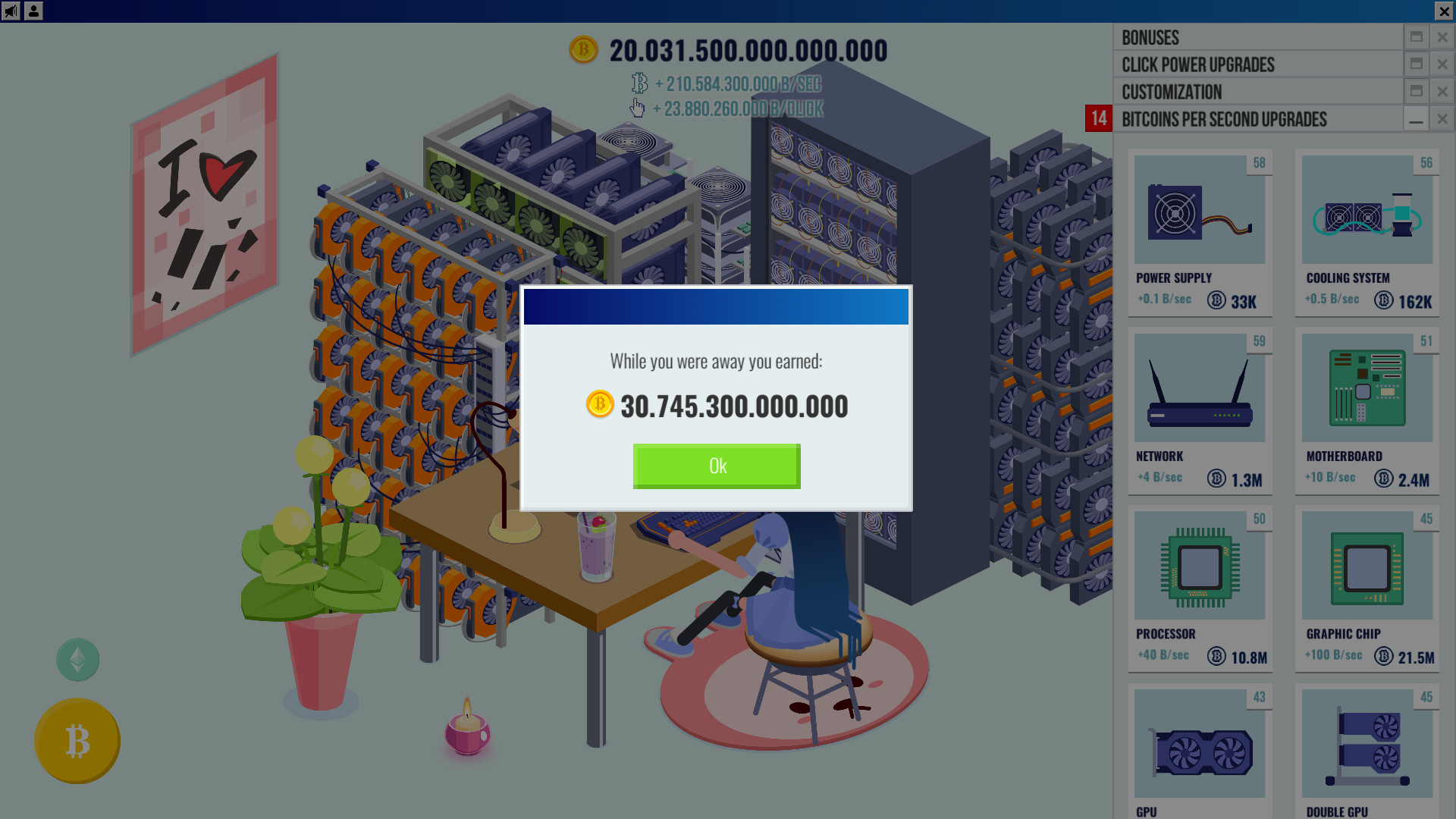This screenshot has width=1456, height=819.
Task: Click the big Bitcoin coin to mine
Action: (77, 741)
